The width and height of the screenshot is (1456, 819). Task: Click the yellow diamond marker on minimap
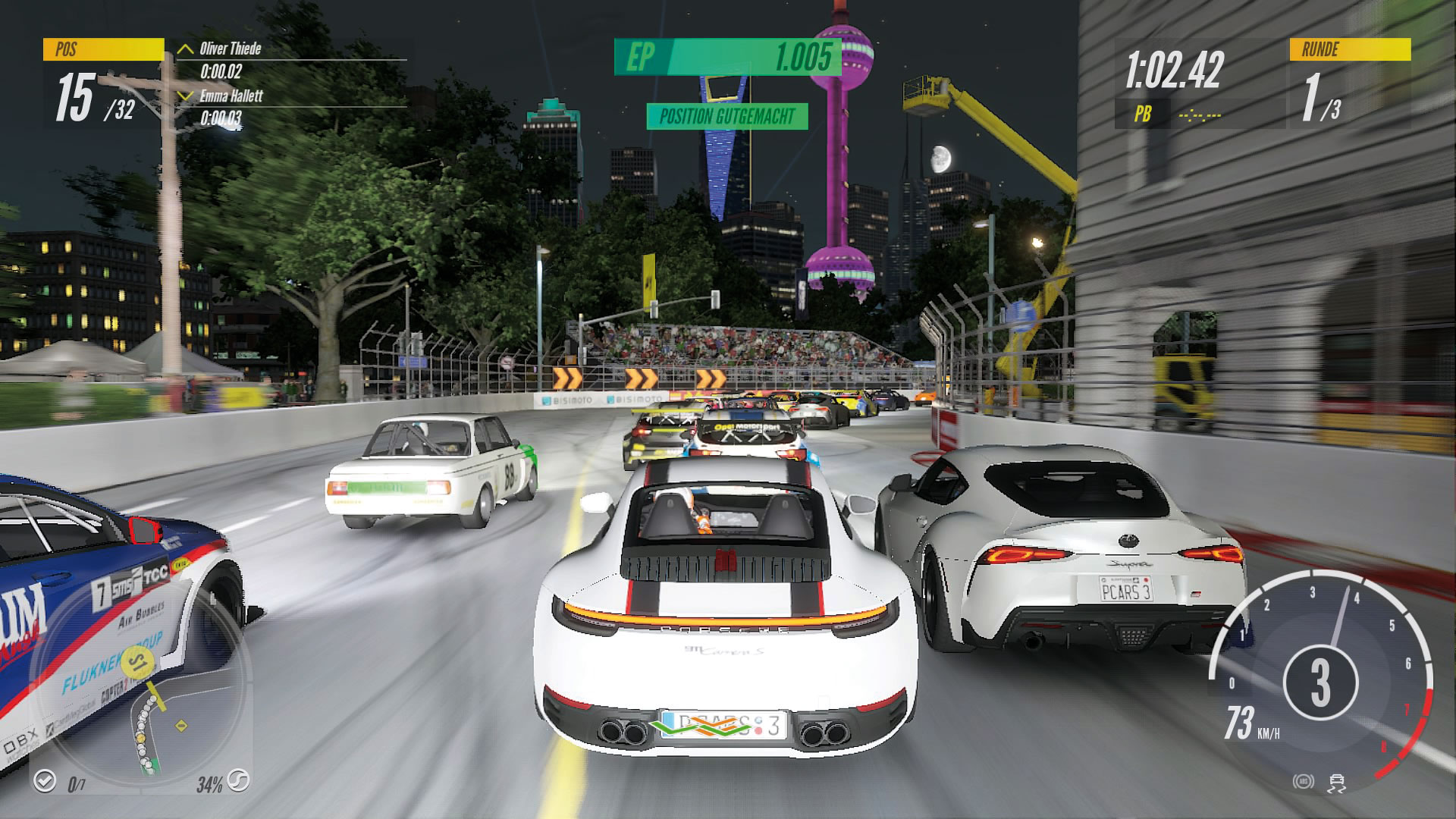(x=181, y=726)
